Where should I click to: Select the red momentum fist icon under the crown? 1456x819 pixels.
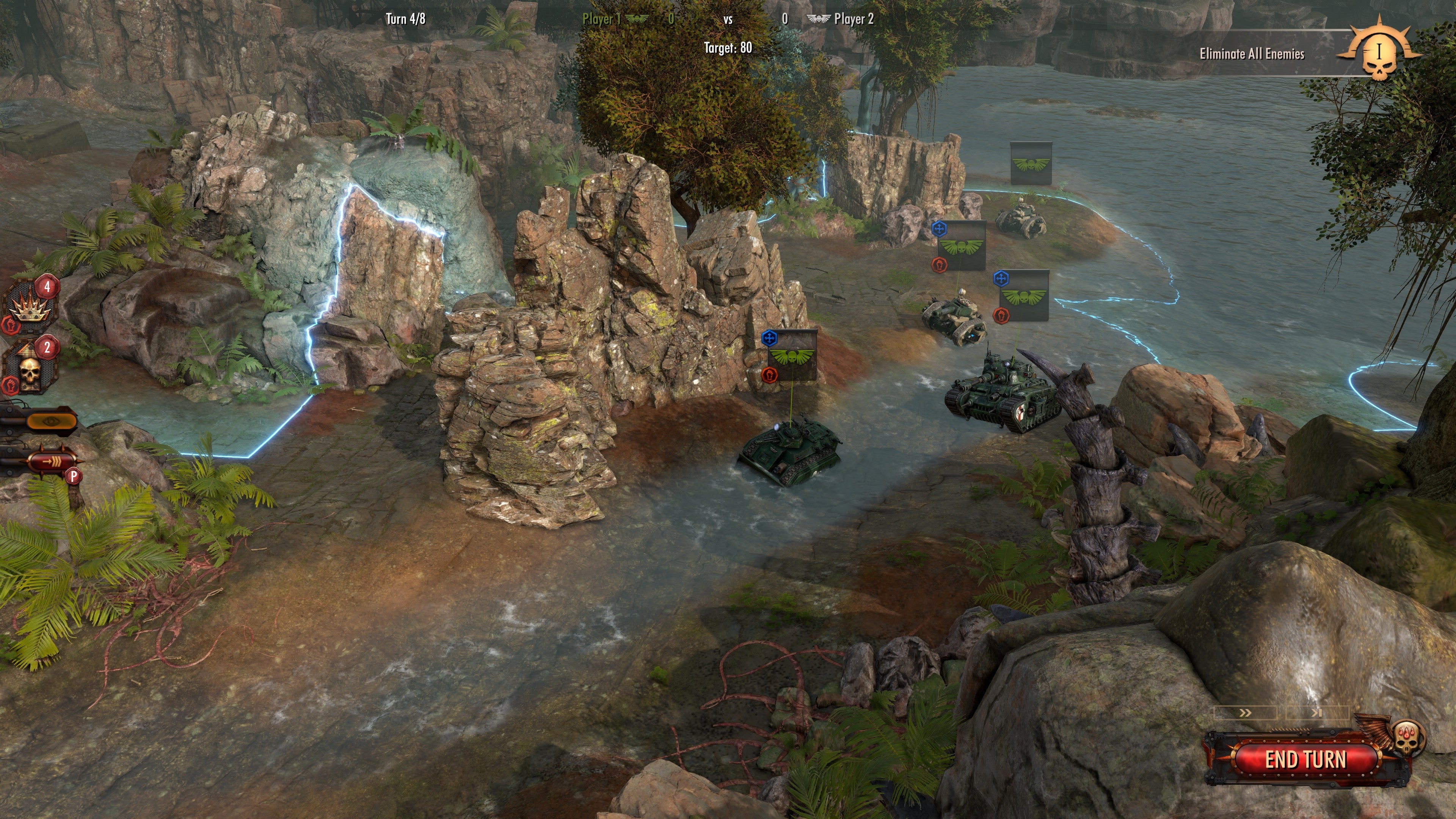10,326
